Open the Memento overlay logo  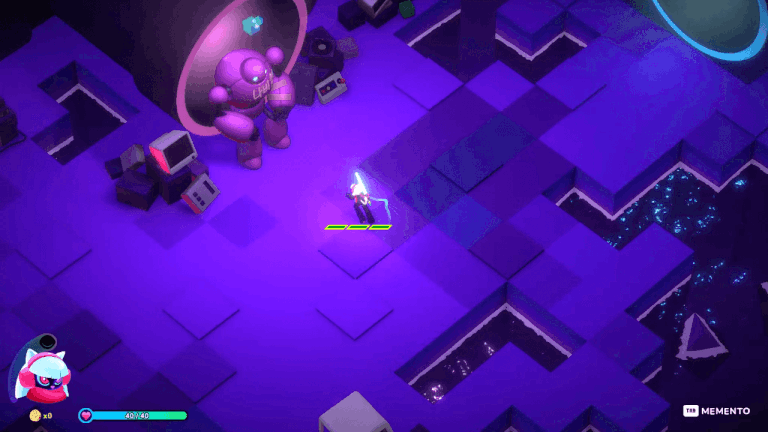[x=717, y=411]
